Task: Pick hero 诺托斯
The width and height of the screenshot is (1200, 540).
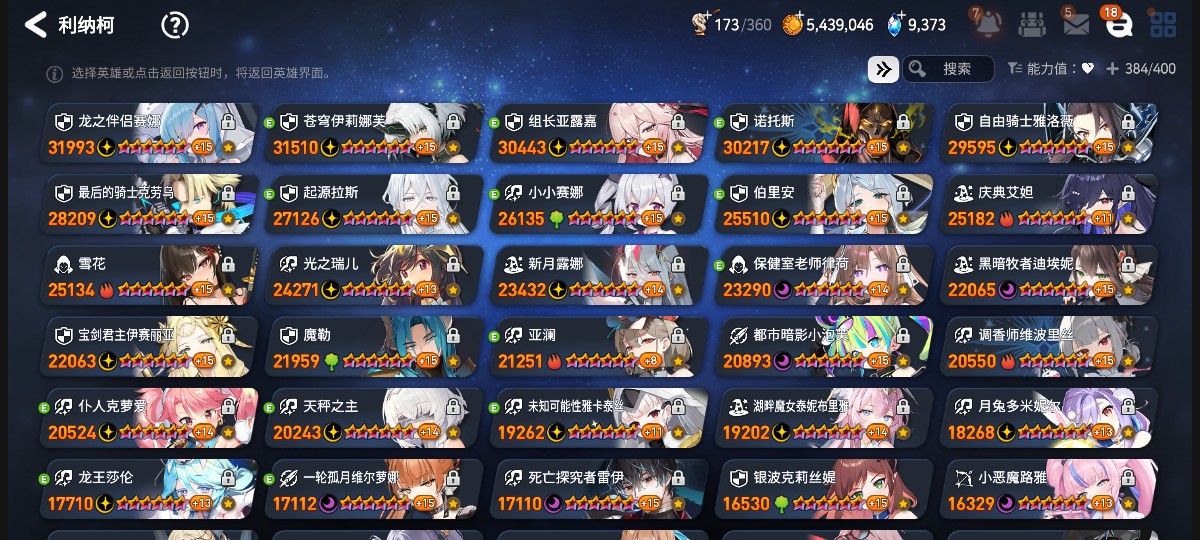Action: (x=825, y=133)
